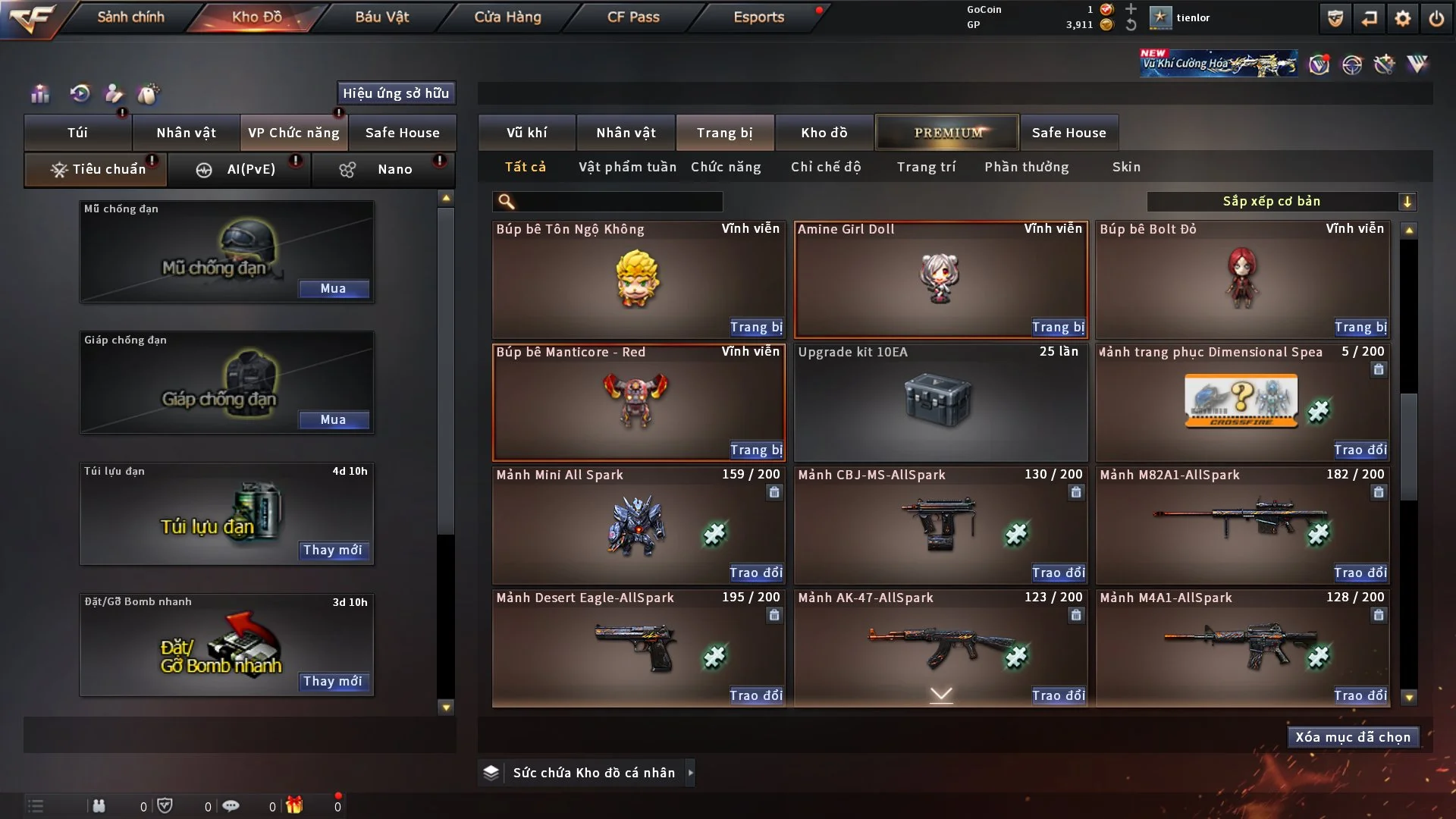Renew the Túi lựu đạn item
This screenshot has height=819, width=1456.
point(332,551)
